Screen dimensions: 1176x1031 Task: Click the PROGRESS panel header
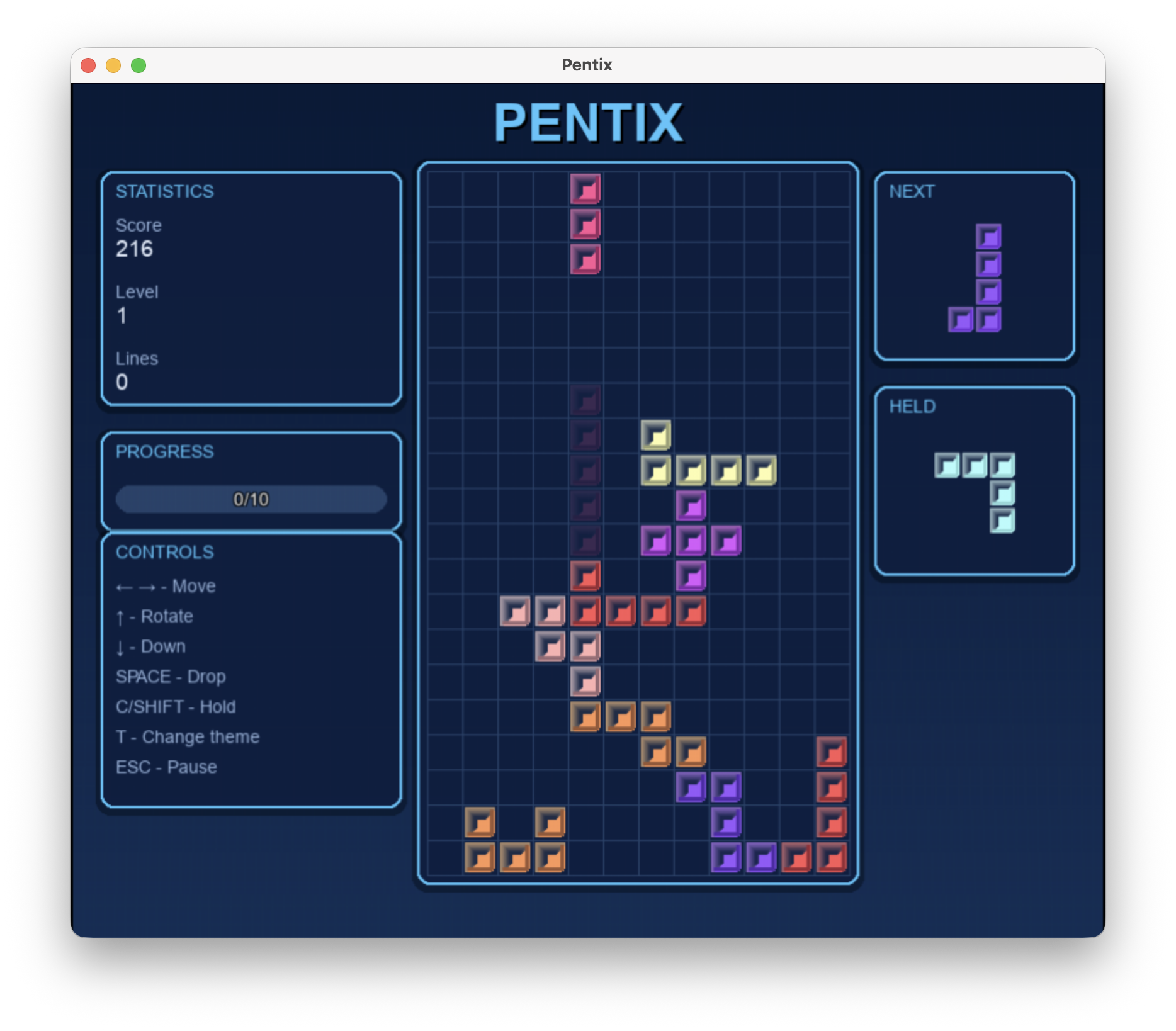click(x=166, y=452)
